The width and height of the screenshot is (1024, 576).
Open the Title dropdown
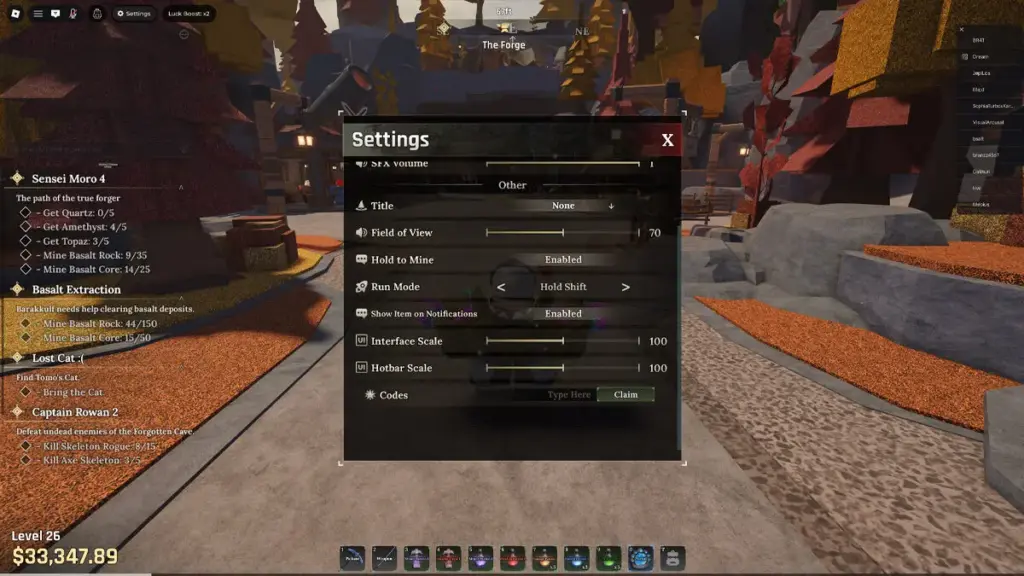click(564, 206)
